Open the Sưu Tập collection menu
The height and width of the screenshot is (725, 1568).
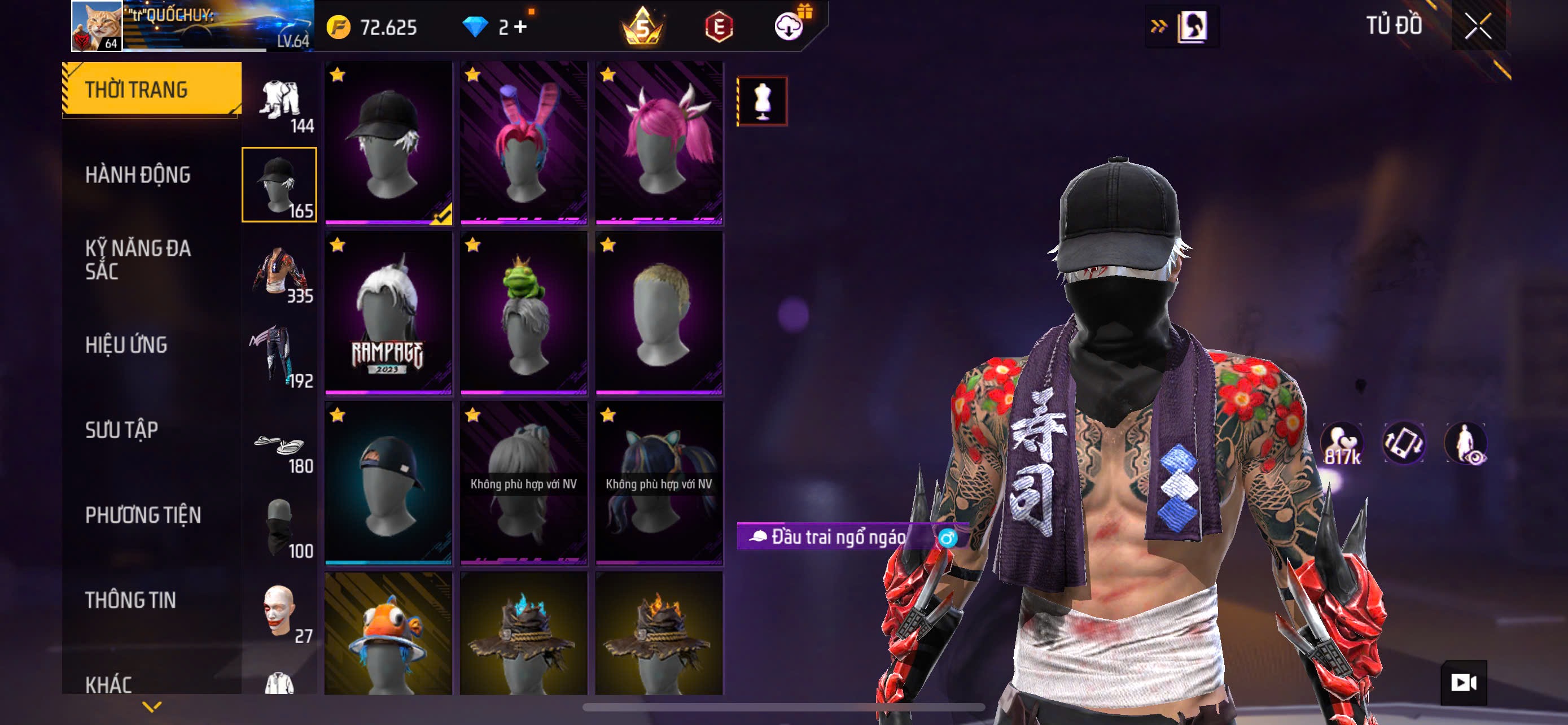(122, 430)
